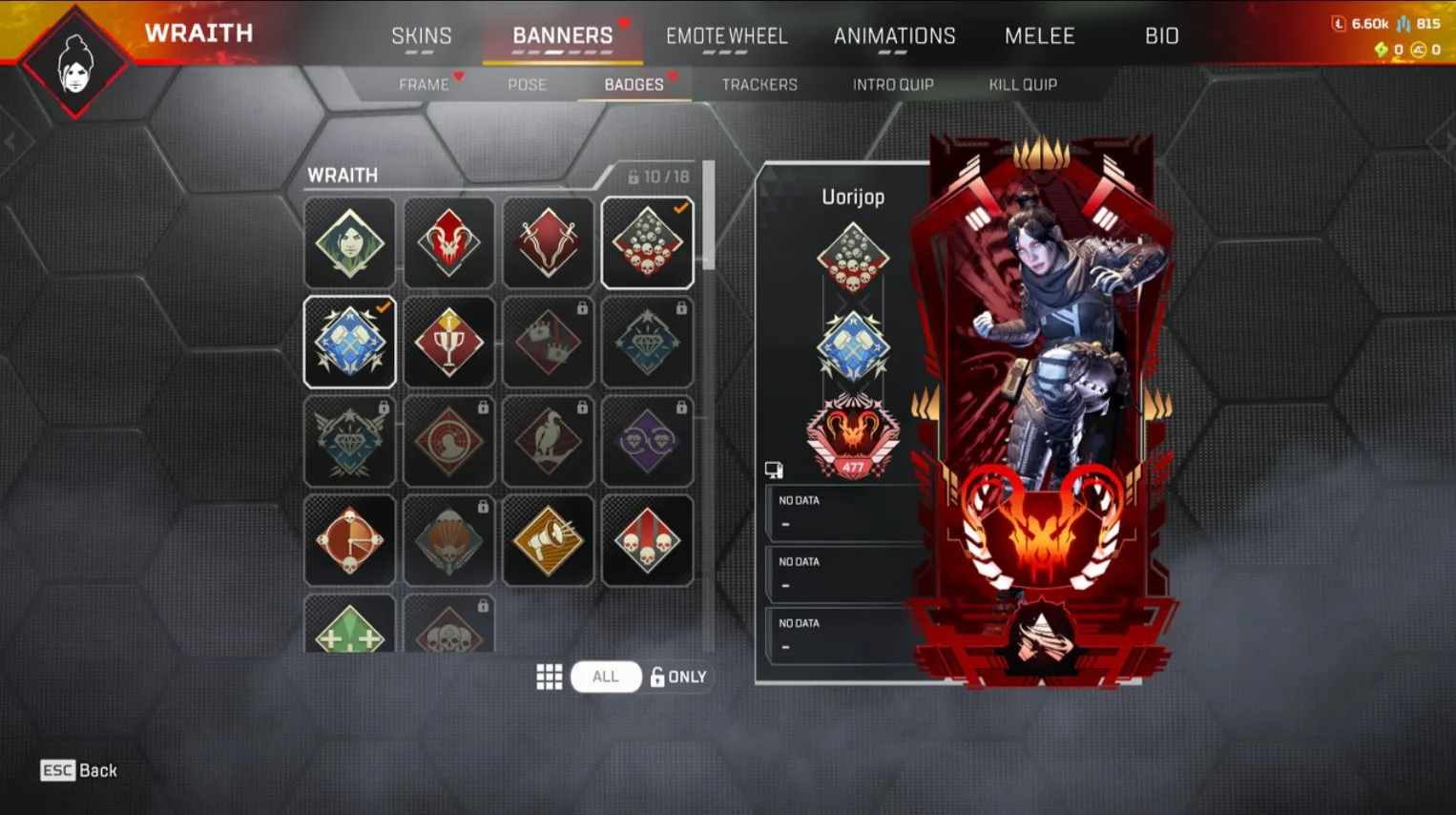Select the blue crossed hammers badge

pos(349,342)
